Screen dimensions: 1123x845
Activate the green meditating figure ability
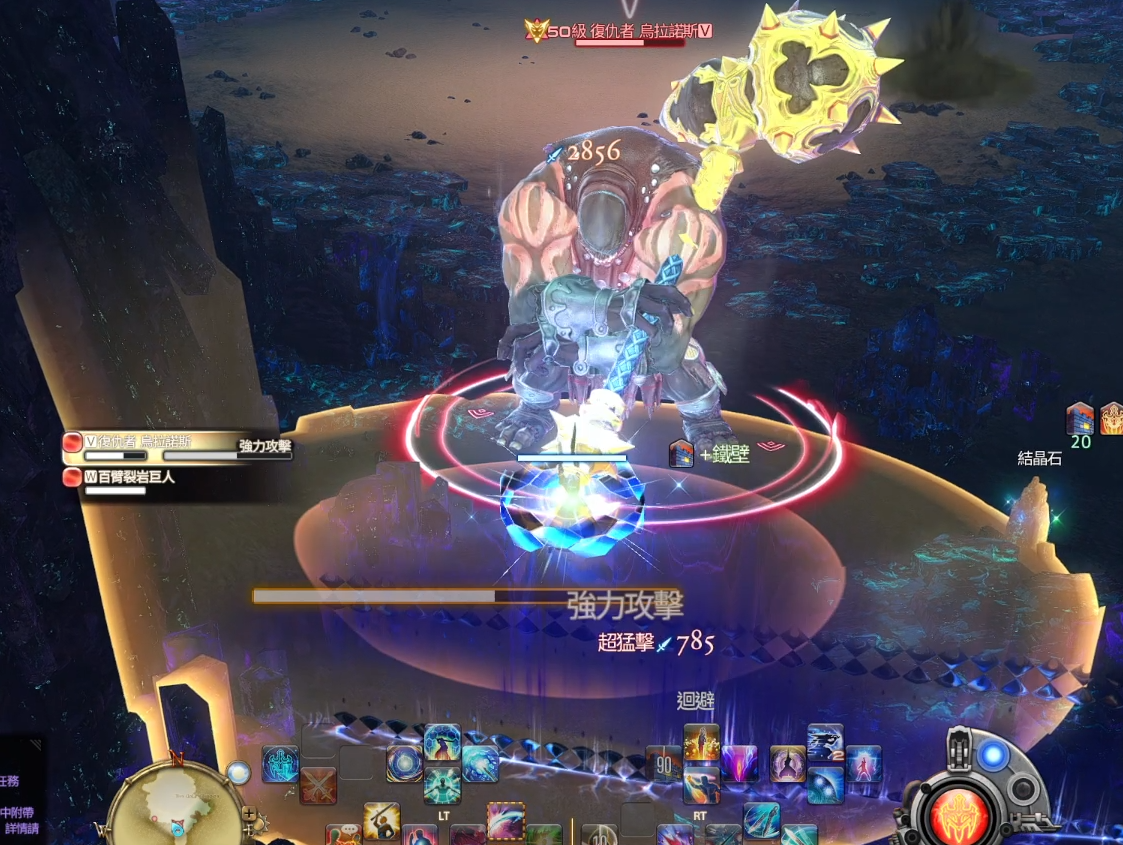point(442,785)
